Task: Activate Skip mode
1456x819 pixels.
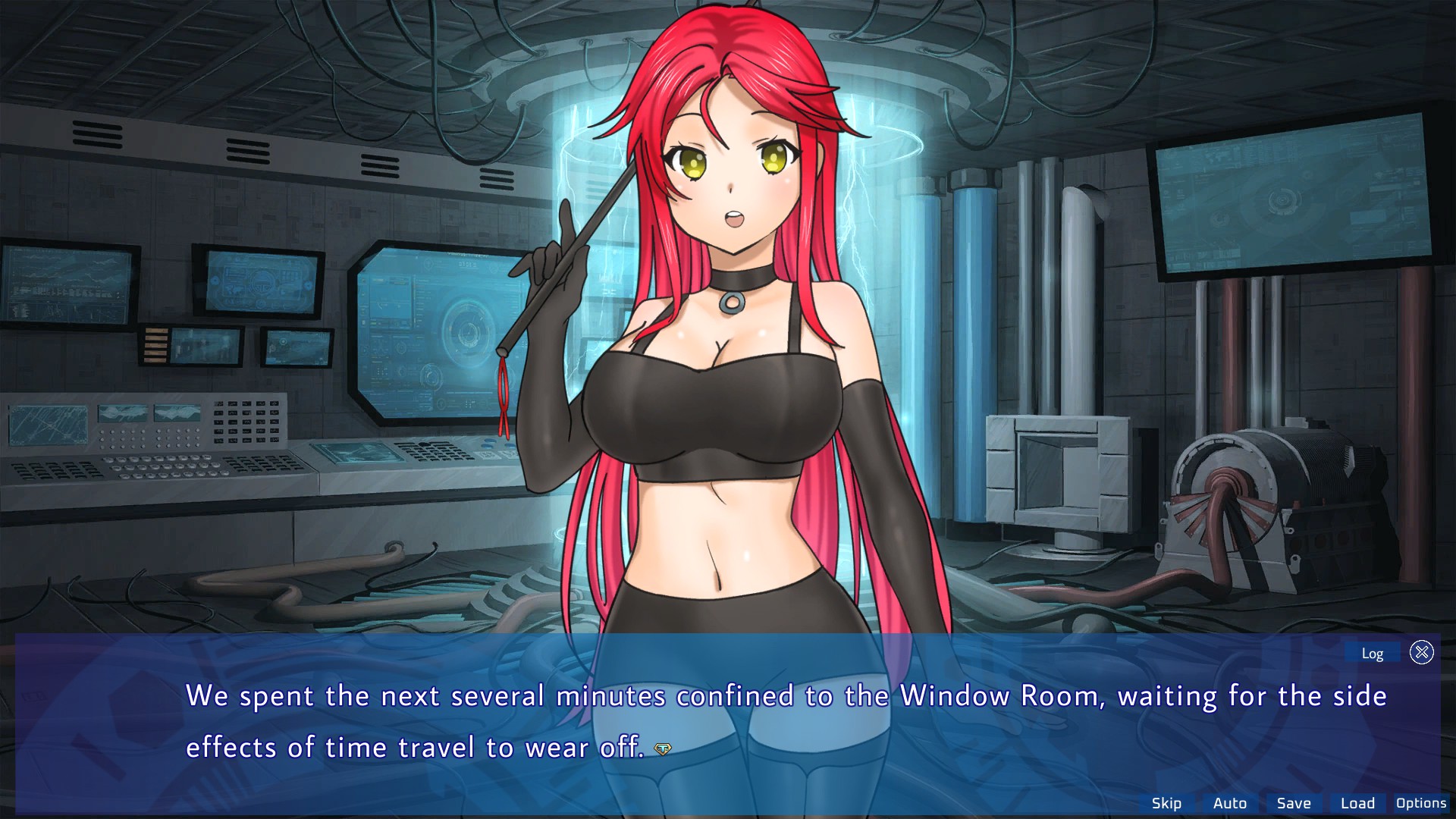Action: click(1166, 803)
